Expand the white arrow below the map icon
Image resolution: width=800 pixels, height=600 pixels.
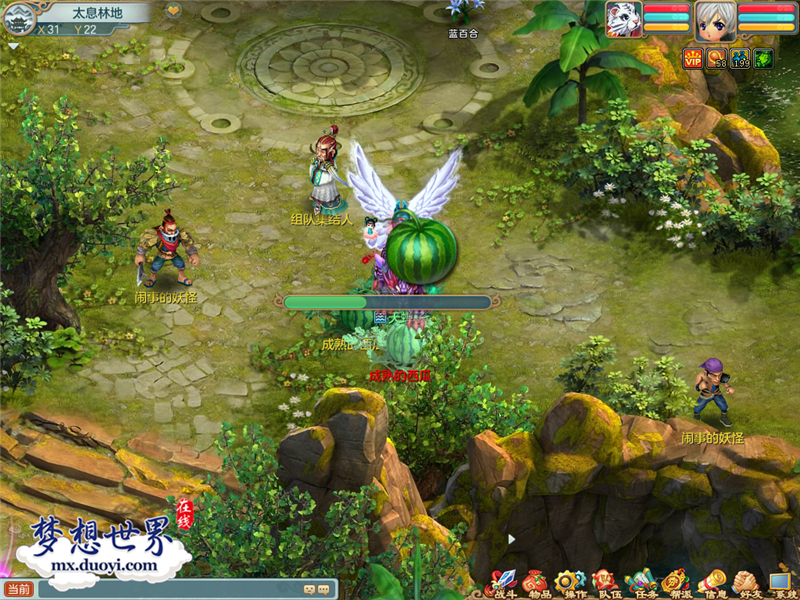pyautogui.click(x=13, y=46)
